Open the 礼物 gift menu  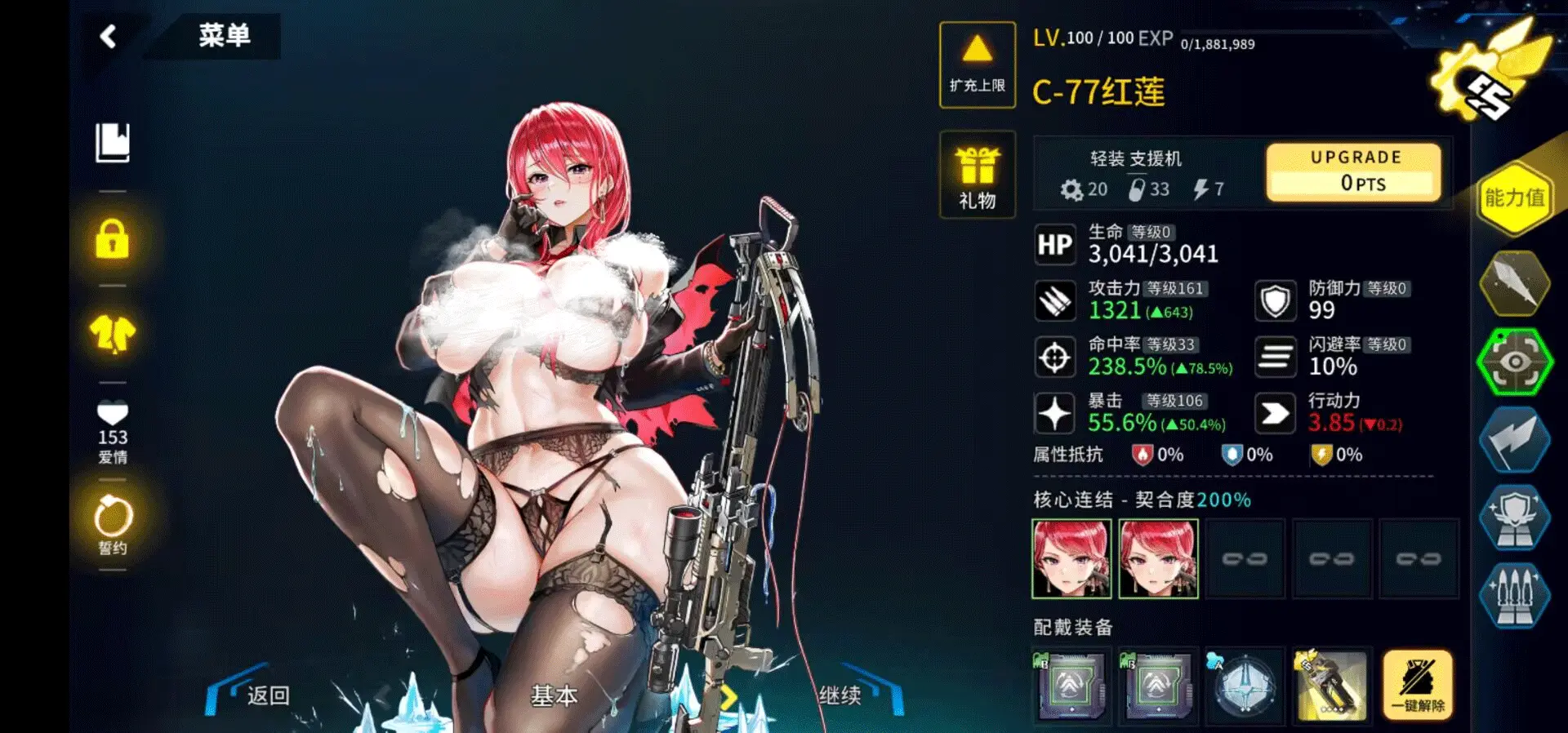(977, 175)
